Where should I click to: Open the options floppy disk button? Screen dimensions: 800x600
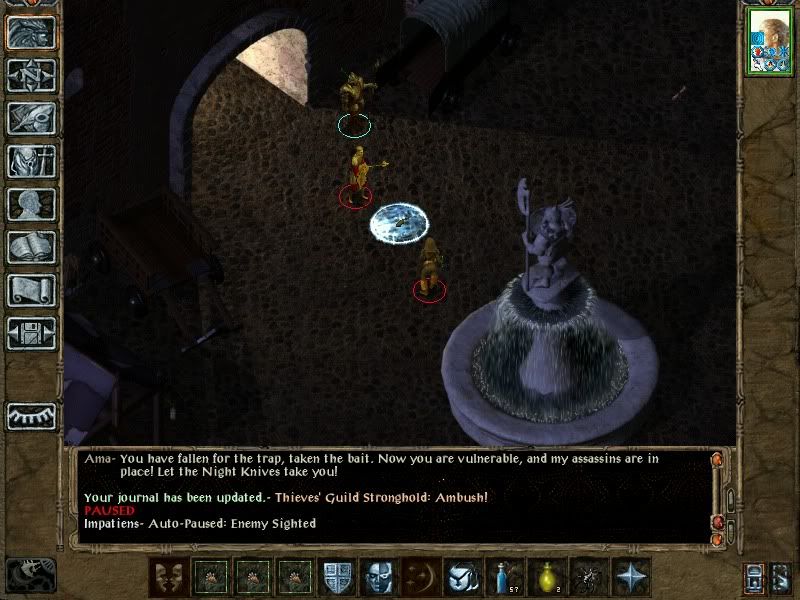click(x=30, y=333)
